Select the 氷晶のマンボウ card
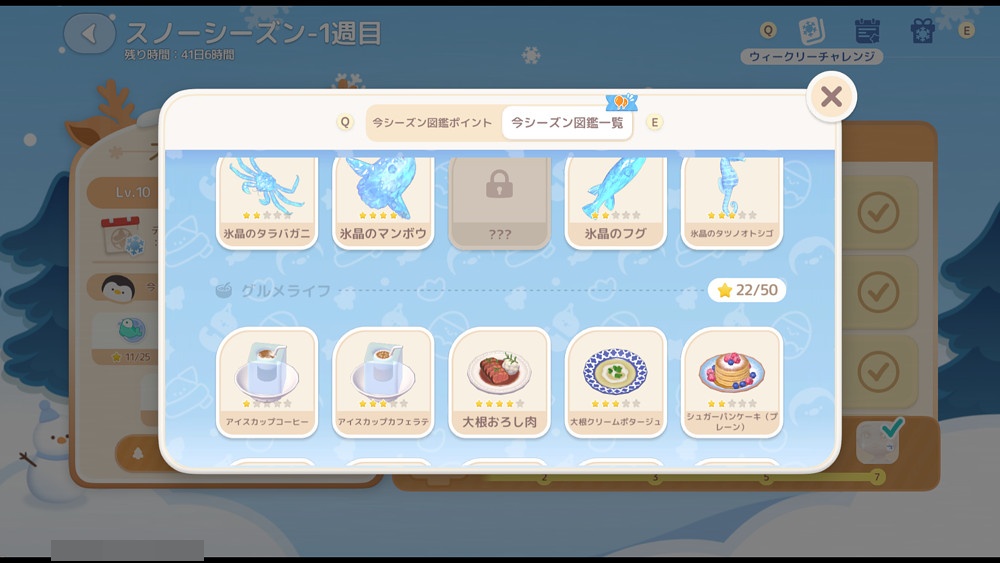Image resolution: width=1000 pixels, height=563 pixels. coord(383,202)
